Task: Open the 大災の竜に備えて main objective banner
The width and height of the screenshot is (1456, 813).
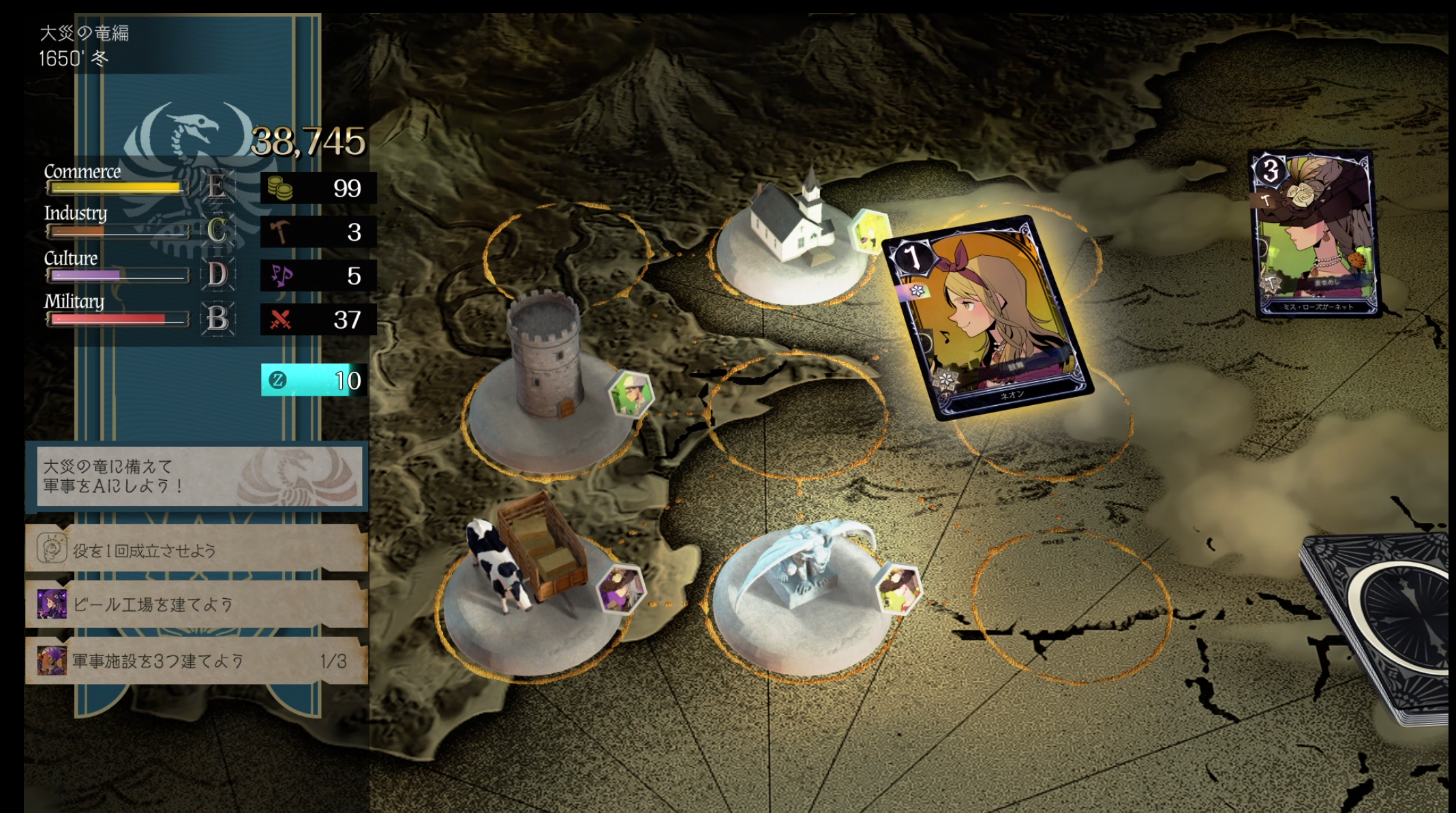Action: [198, 476]
